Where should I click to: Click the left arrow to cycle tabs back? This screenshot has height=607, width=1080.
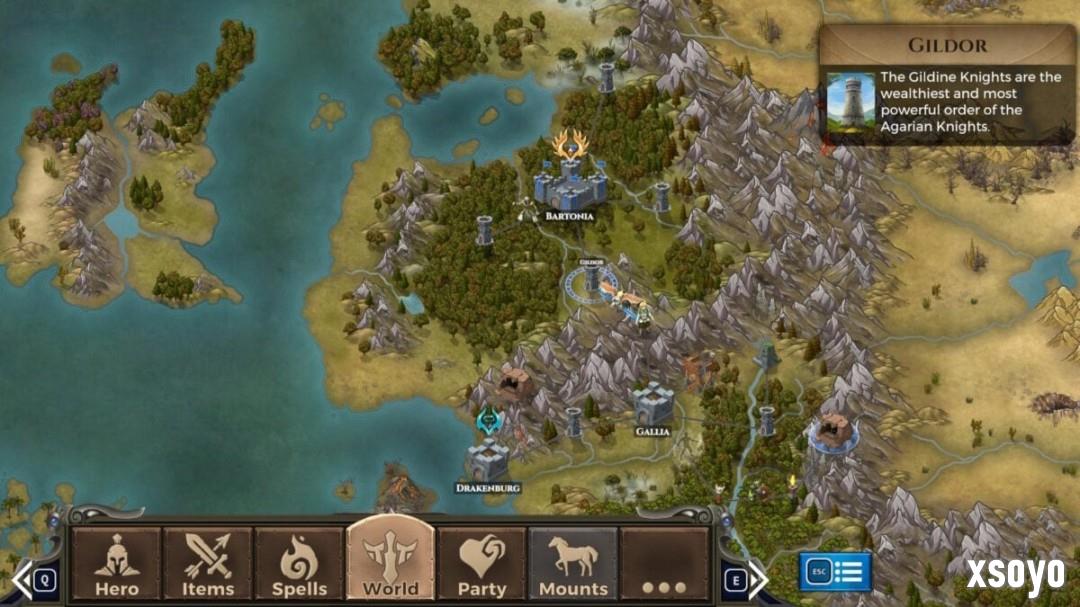(x=22, y=579)
